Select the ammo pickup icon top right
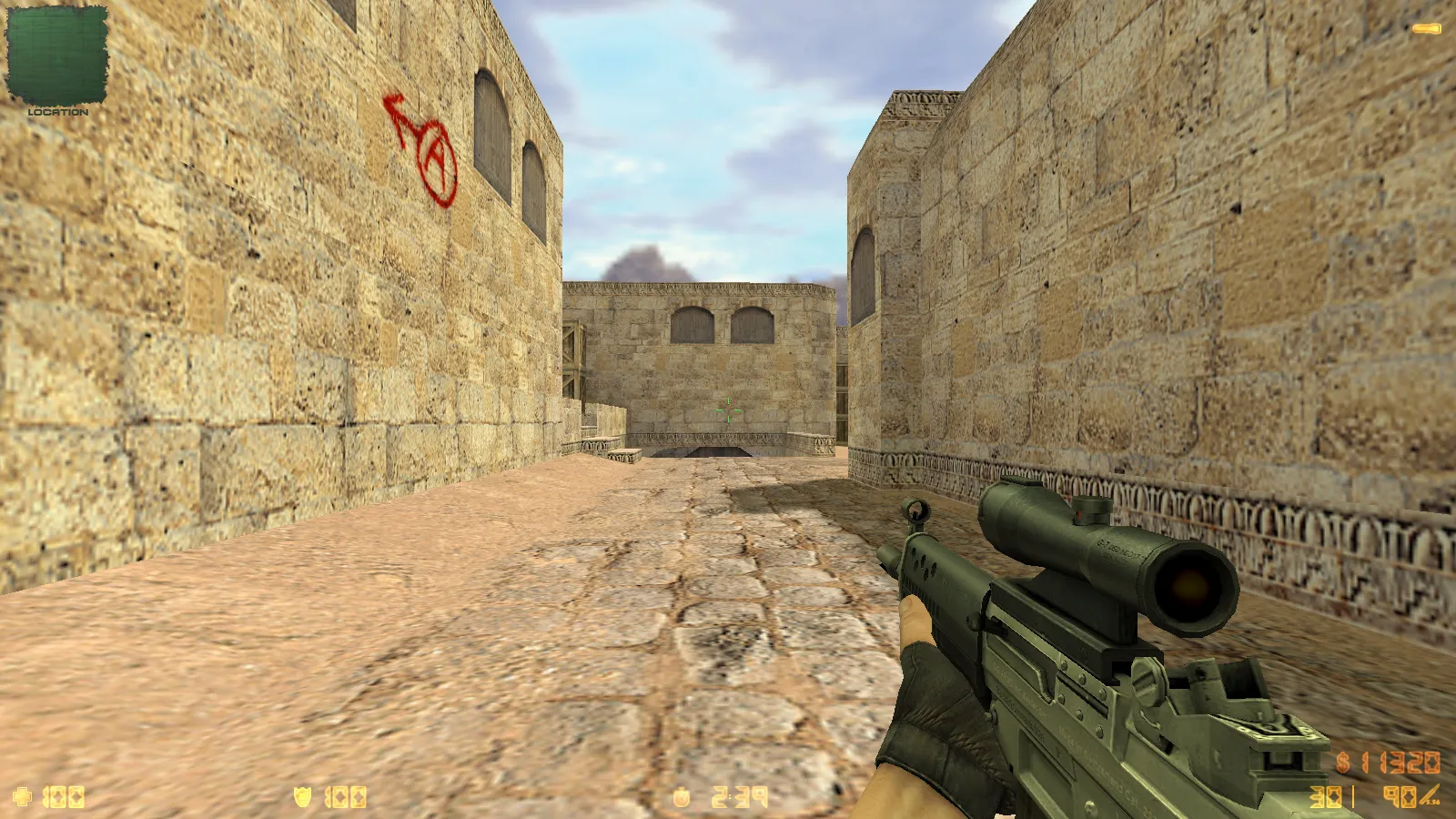This screenshot has height=819, width=1456. coord(1425,29)
